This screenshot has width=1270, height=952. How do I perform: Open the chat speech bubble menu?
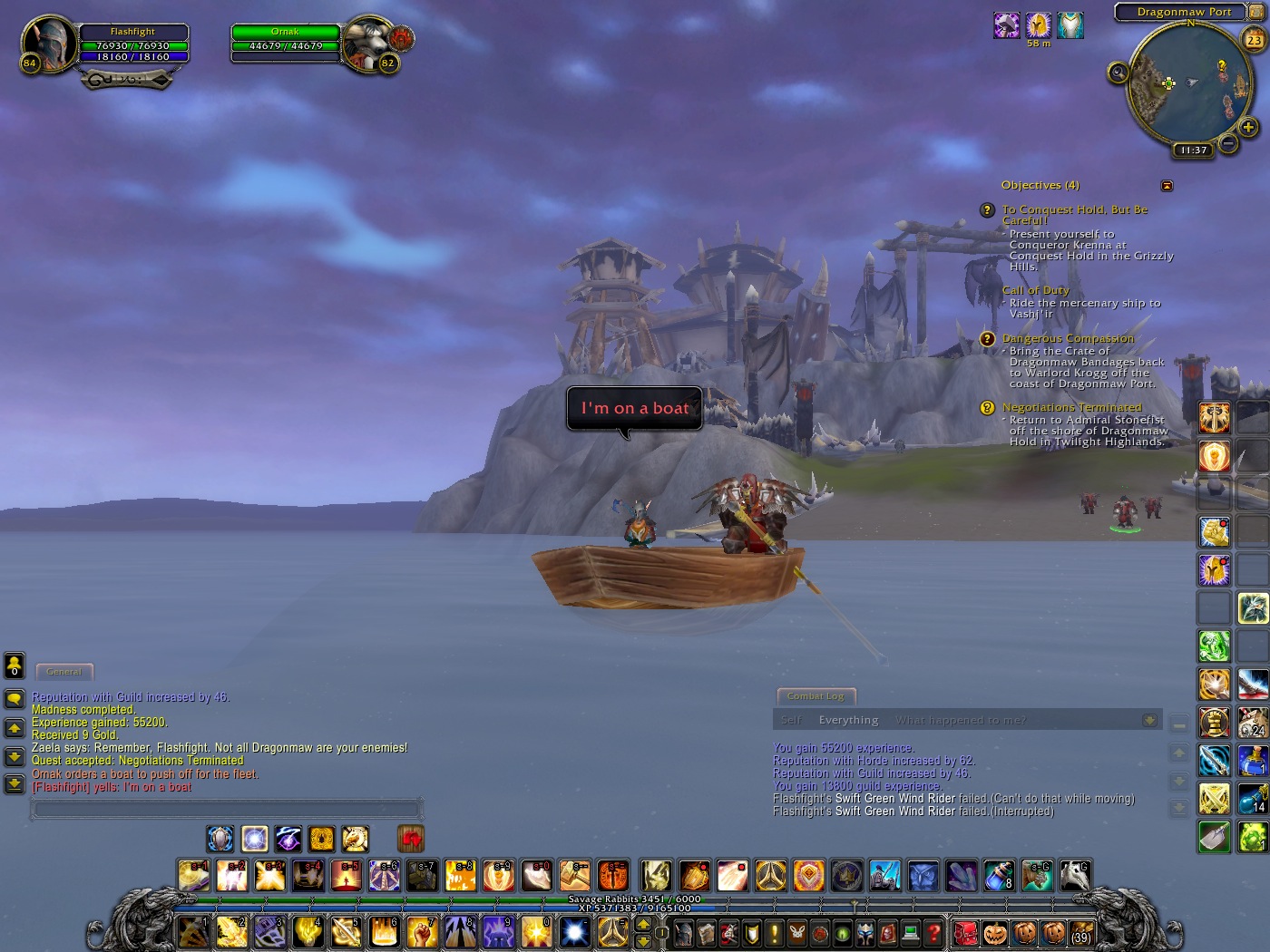[x=15, y=699]
